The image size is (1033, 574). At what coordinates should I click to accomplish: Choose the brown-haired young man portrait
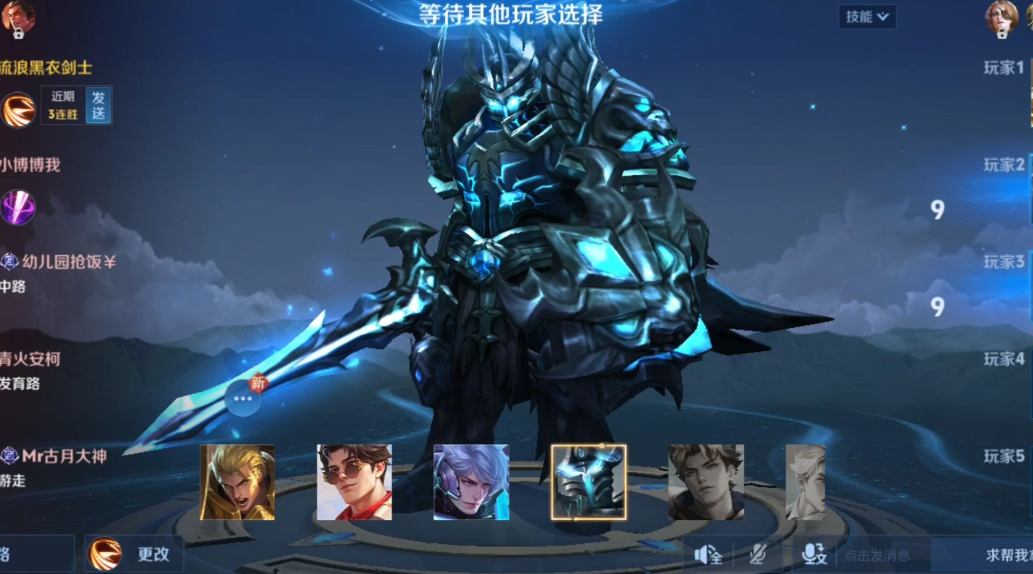tap(705, 482)
